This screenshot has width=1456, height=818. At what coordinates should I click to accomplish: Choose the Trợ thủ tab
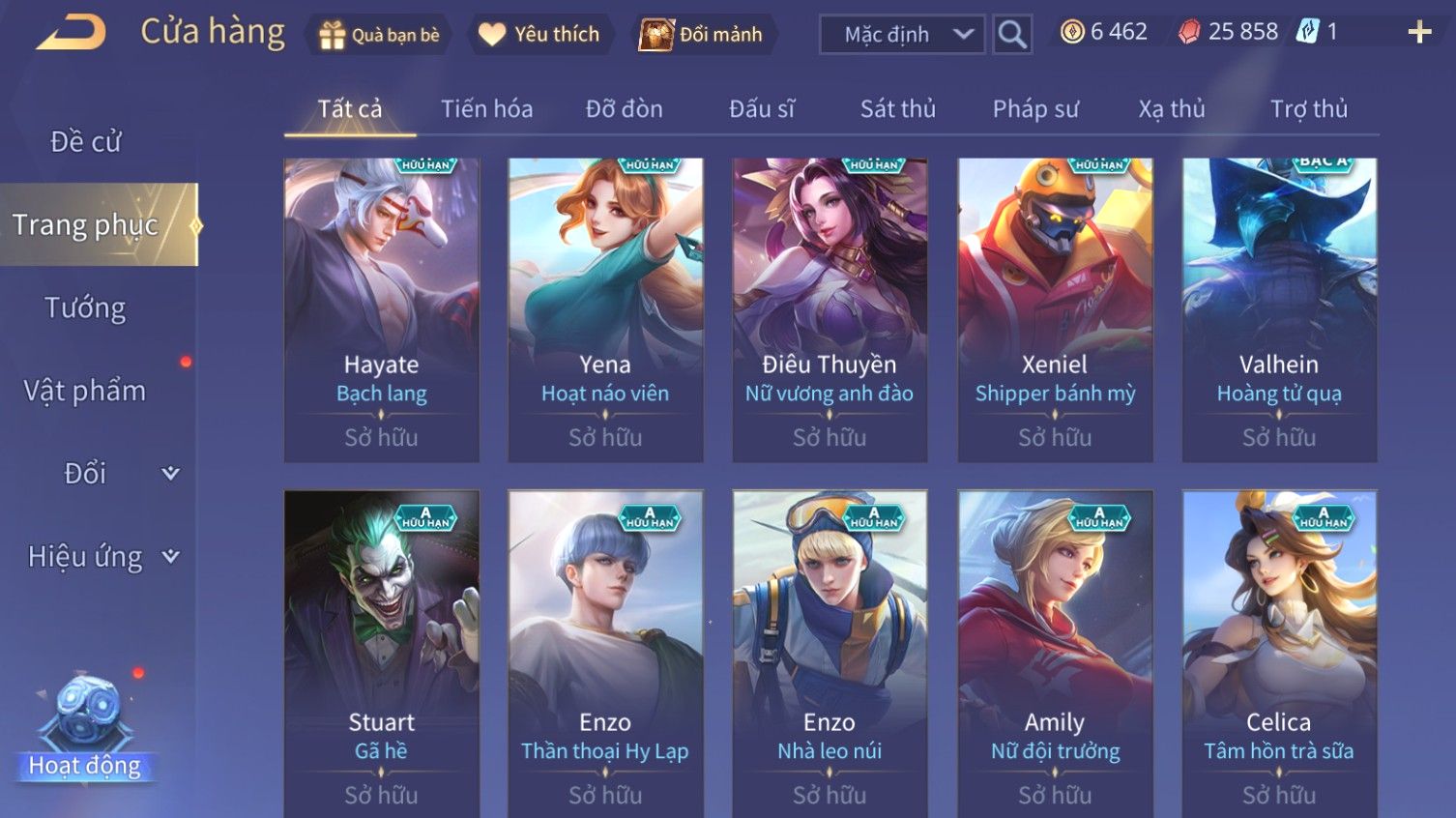[1308, 109]
